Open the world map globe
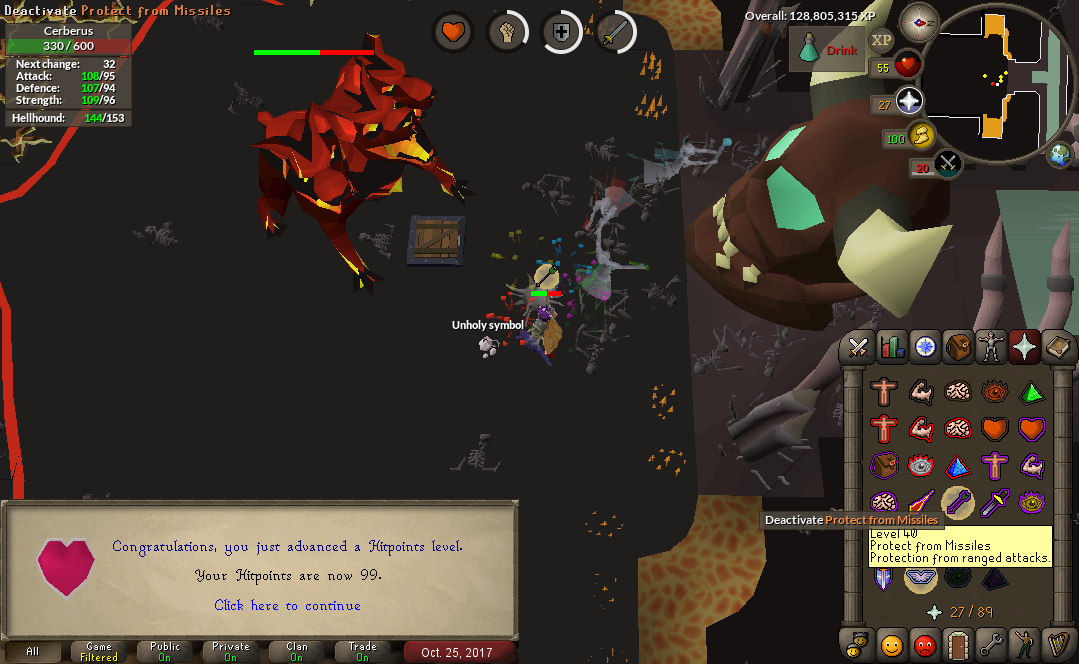Viewport: 1079px width, 664px height. pyautogui.click(x=1060, y=155)
